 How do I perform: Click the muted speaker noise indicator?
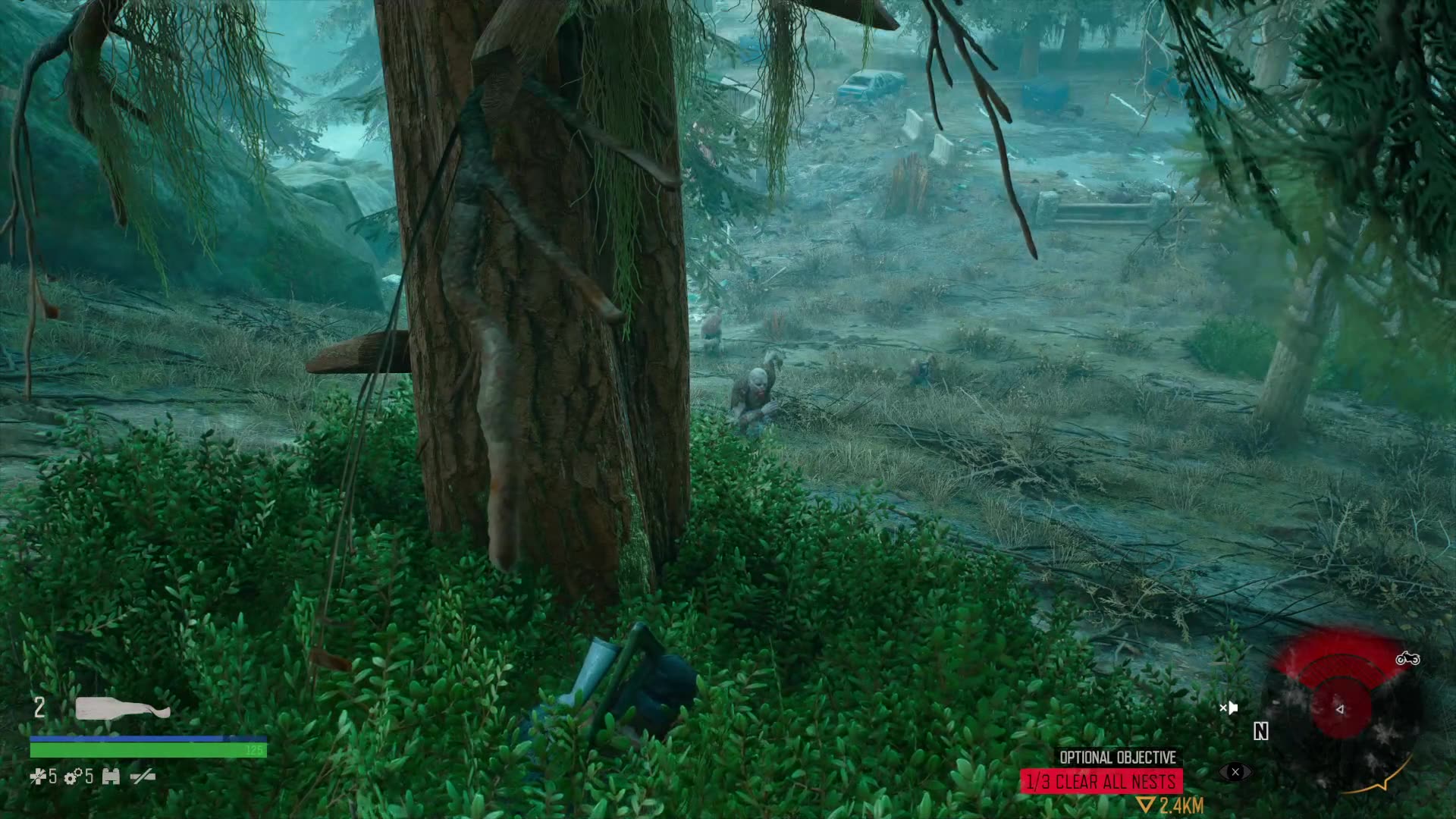point(1228,708)
